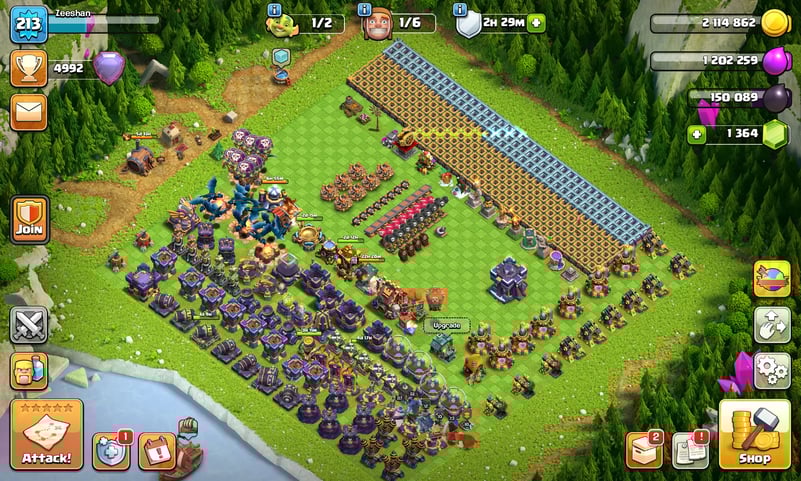Open the season pass banner icon

(x=771, y=279)
